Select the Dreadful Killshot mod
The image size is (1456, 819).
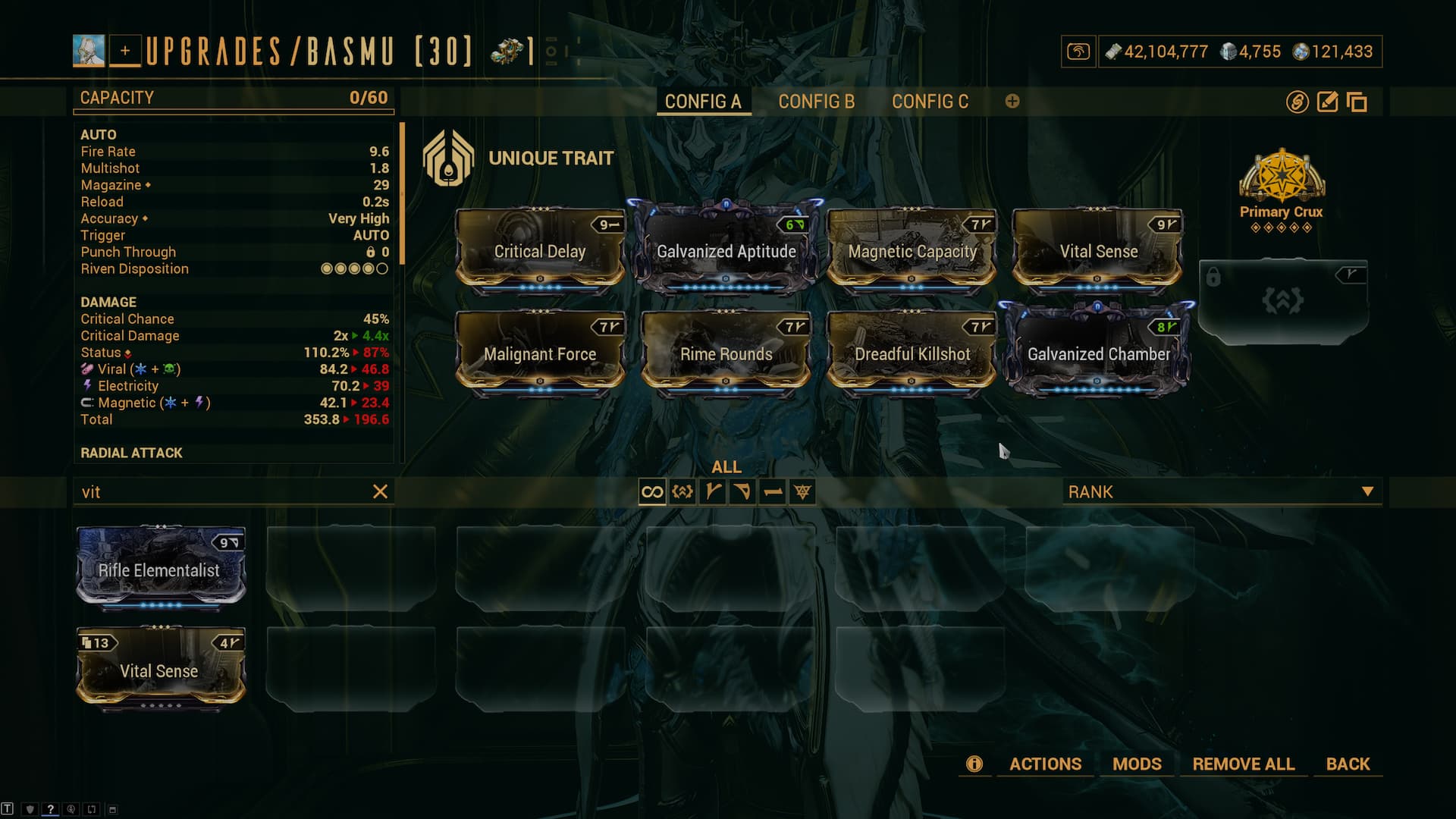point(912,353)
